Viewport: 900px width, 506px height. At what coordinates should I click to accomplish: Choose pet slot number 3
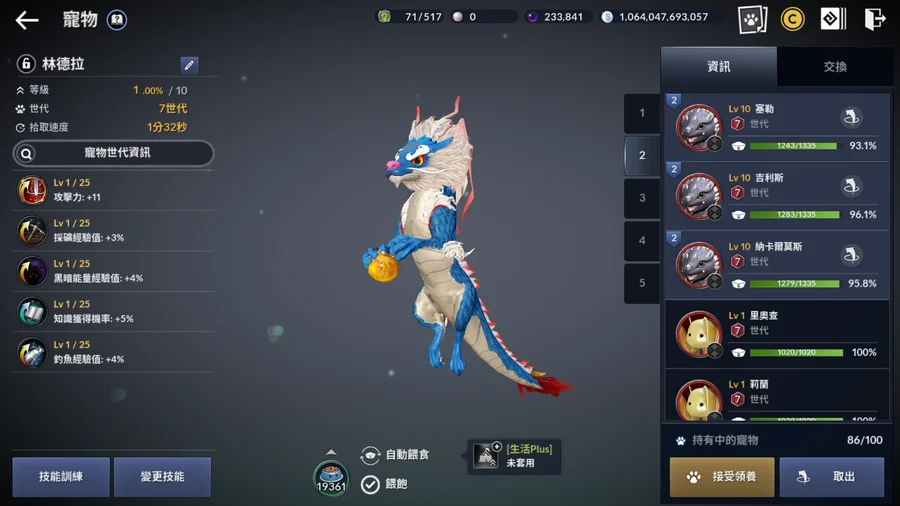tap(642, 198)
